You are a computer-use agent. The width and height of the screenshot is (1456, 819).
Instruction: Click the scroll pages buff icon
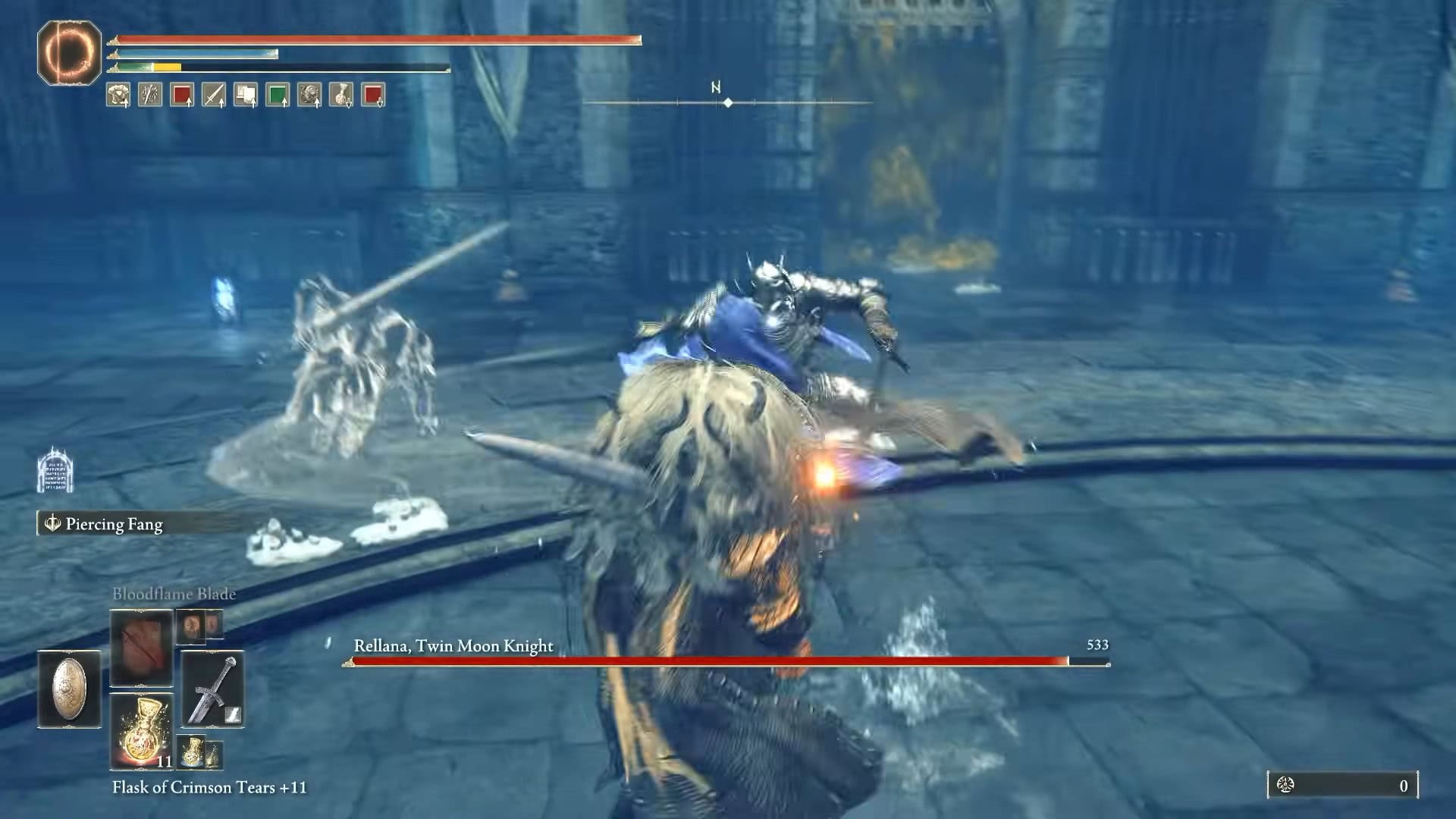tap(245, 95)
